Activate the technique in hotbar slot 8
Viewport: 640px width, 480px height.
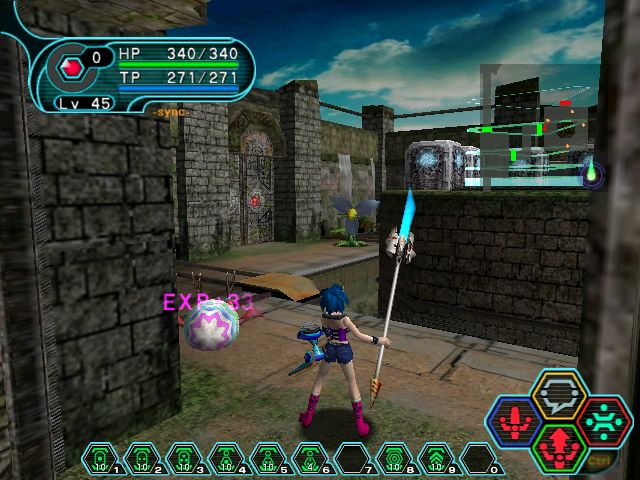396,460
